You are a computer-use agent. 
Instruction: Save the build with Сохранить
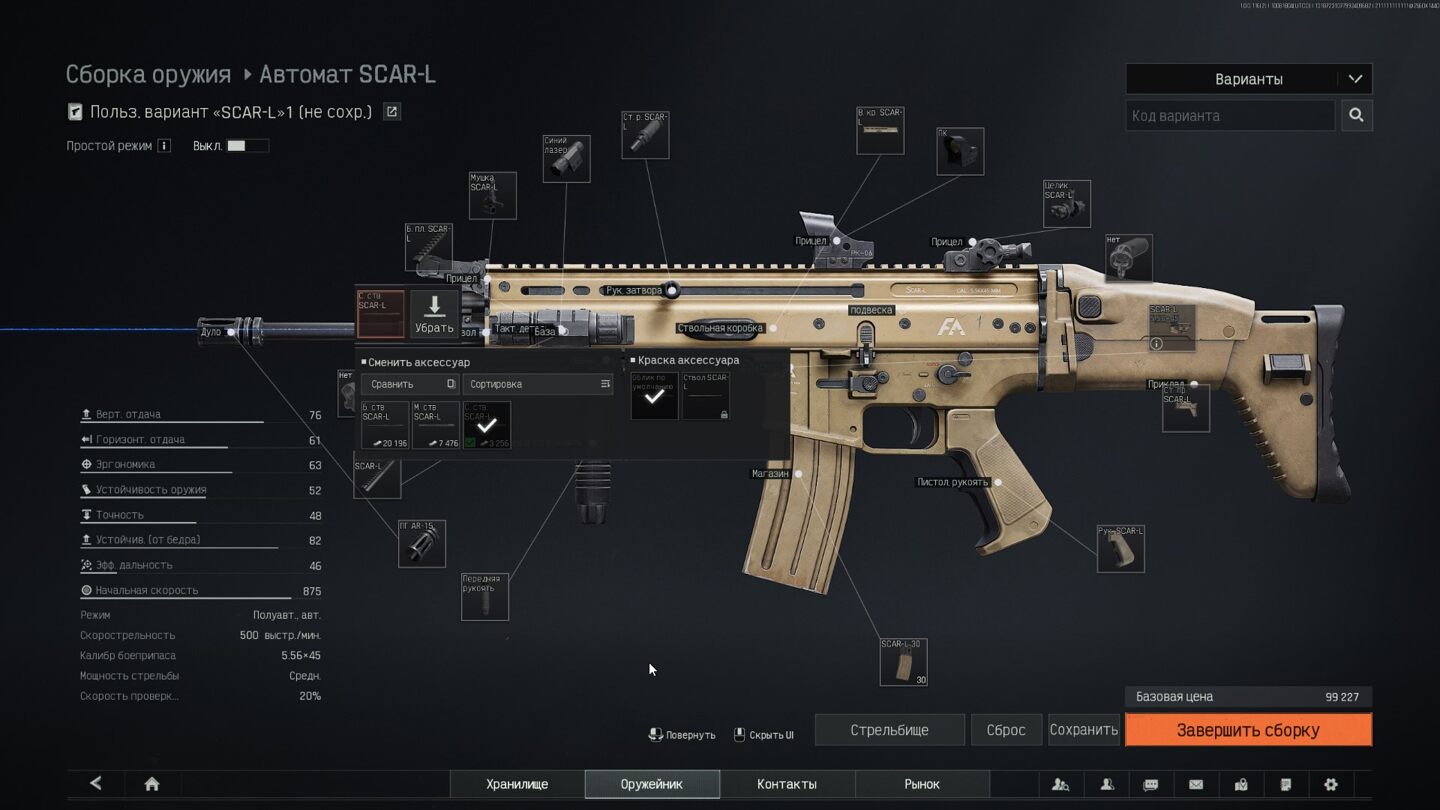pyautogui.click(x=1083, y=730)
